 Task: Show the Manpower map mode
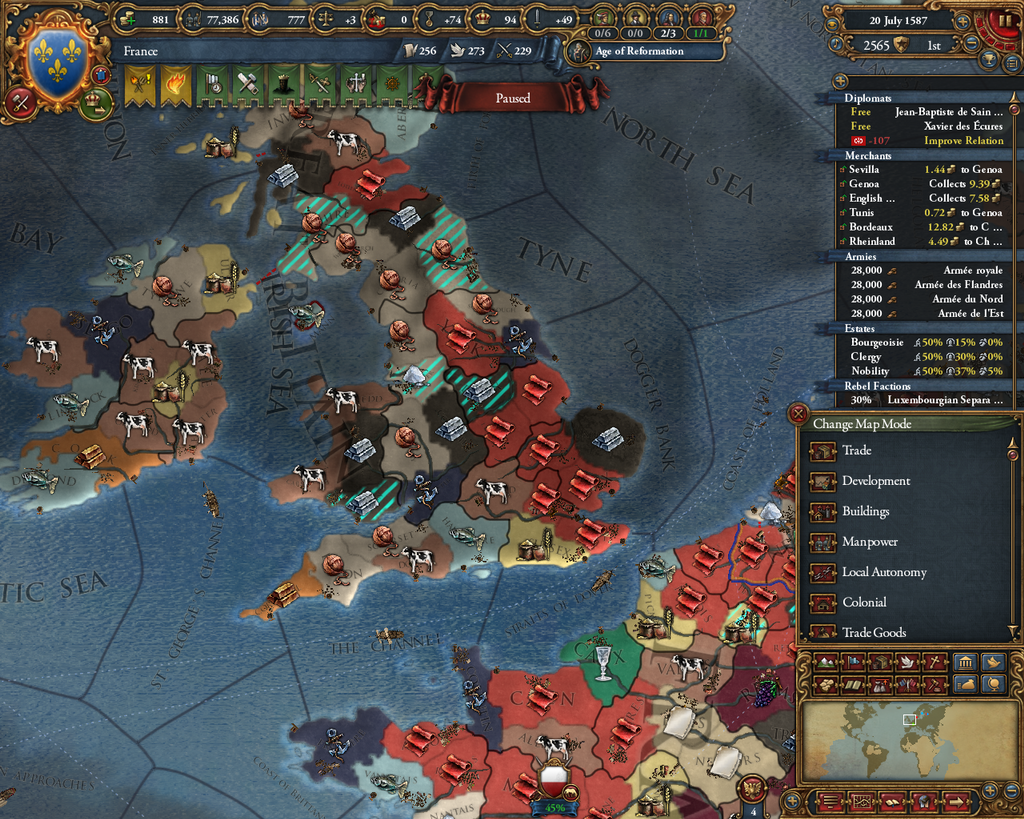tap(869, 542)
